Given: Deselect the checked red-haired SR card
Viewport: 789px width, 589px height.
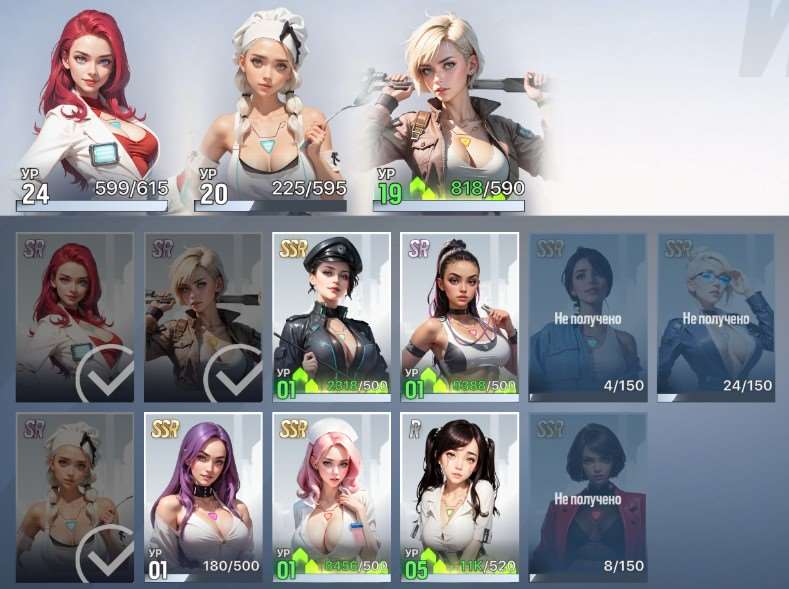Looking at the screenshot, I should coord(75,317).
